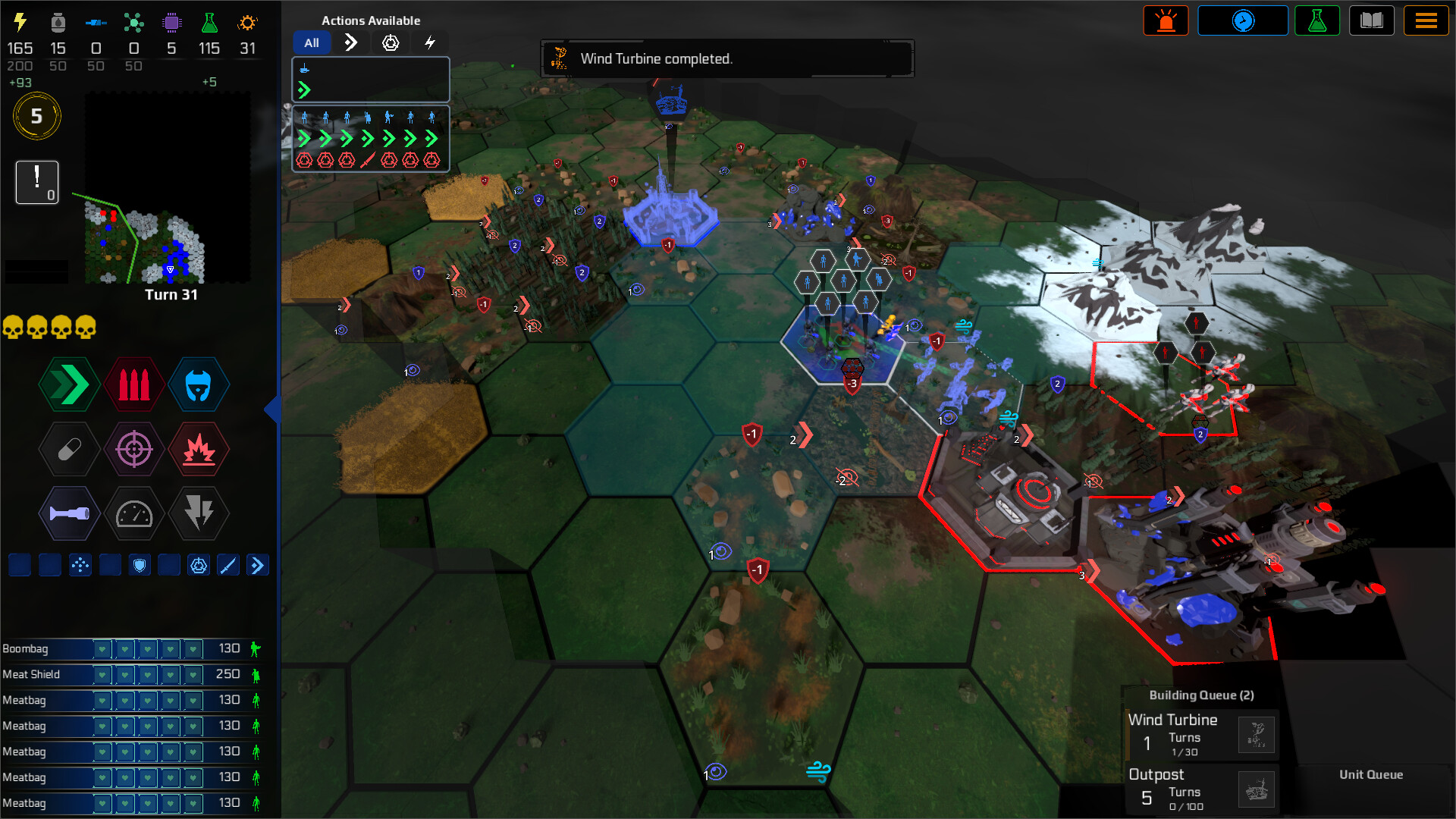Click the pill medical ability icon
The height and width of the screenshot is (819, 1456).
tap(68, 449)
